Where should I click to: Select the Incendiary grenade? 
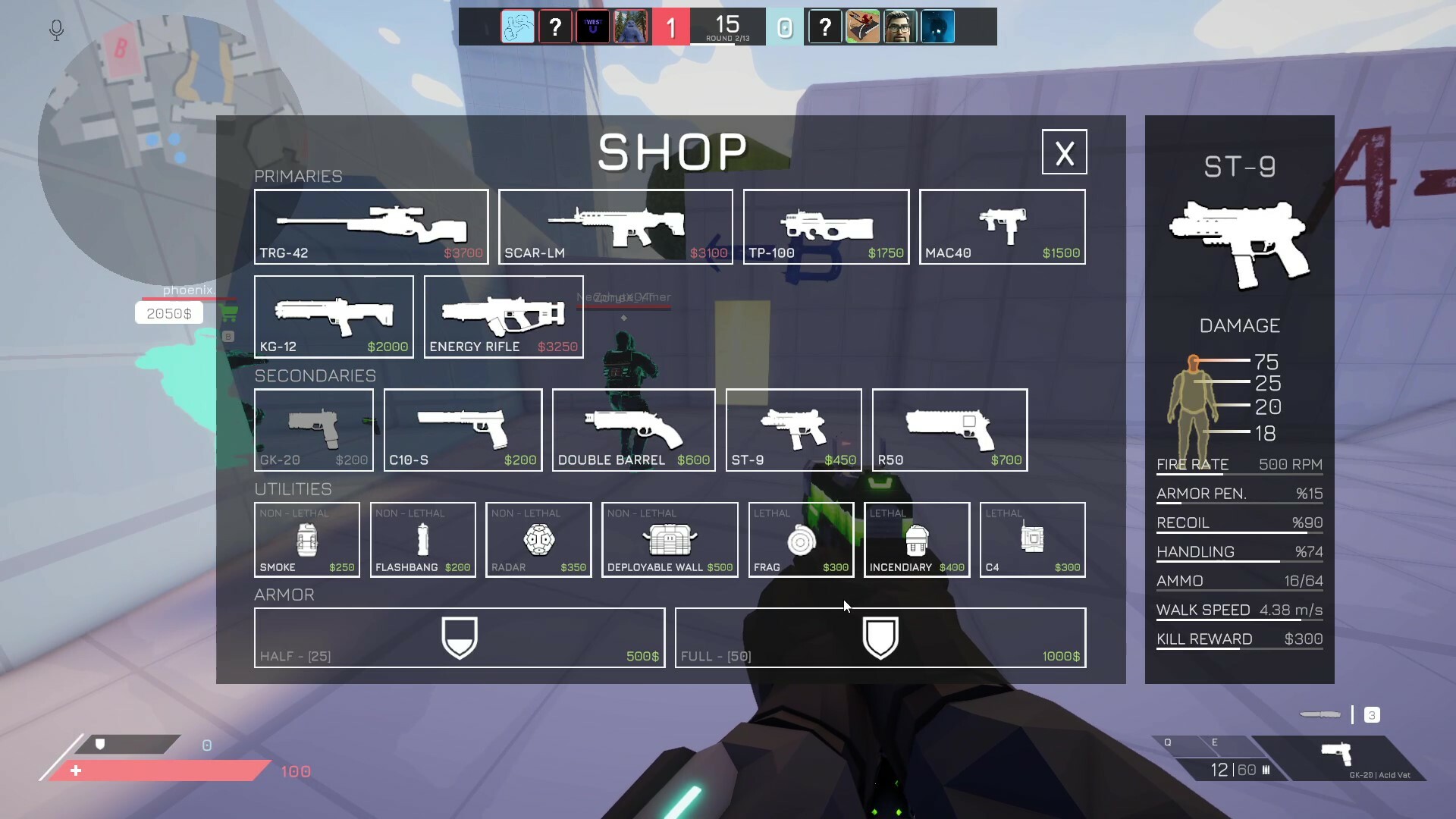pos(916,539)
